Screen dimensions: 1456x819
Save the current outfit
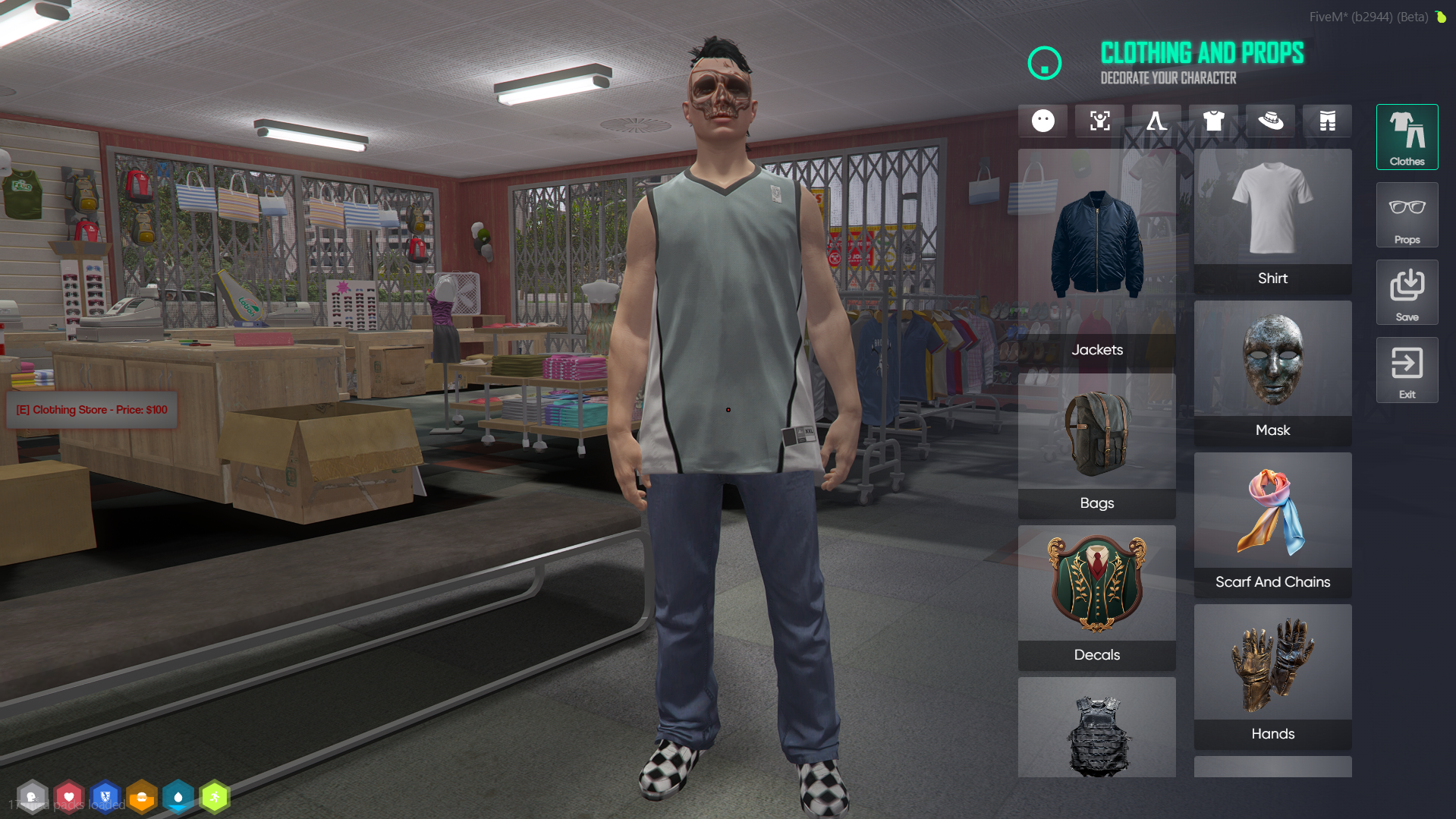pyautogui.click(x=1407, y=292)
